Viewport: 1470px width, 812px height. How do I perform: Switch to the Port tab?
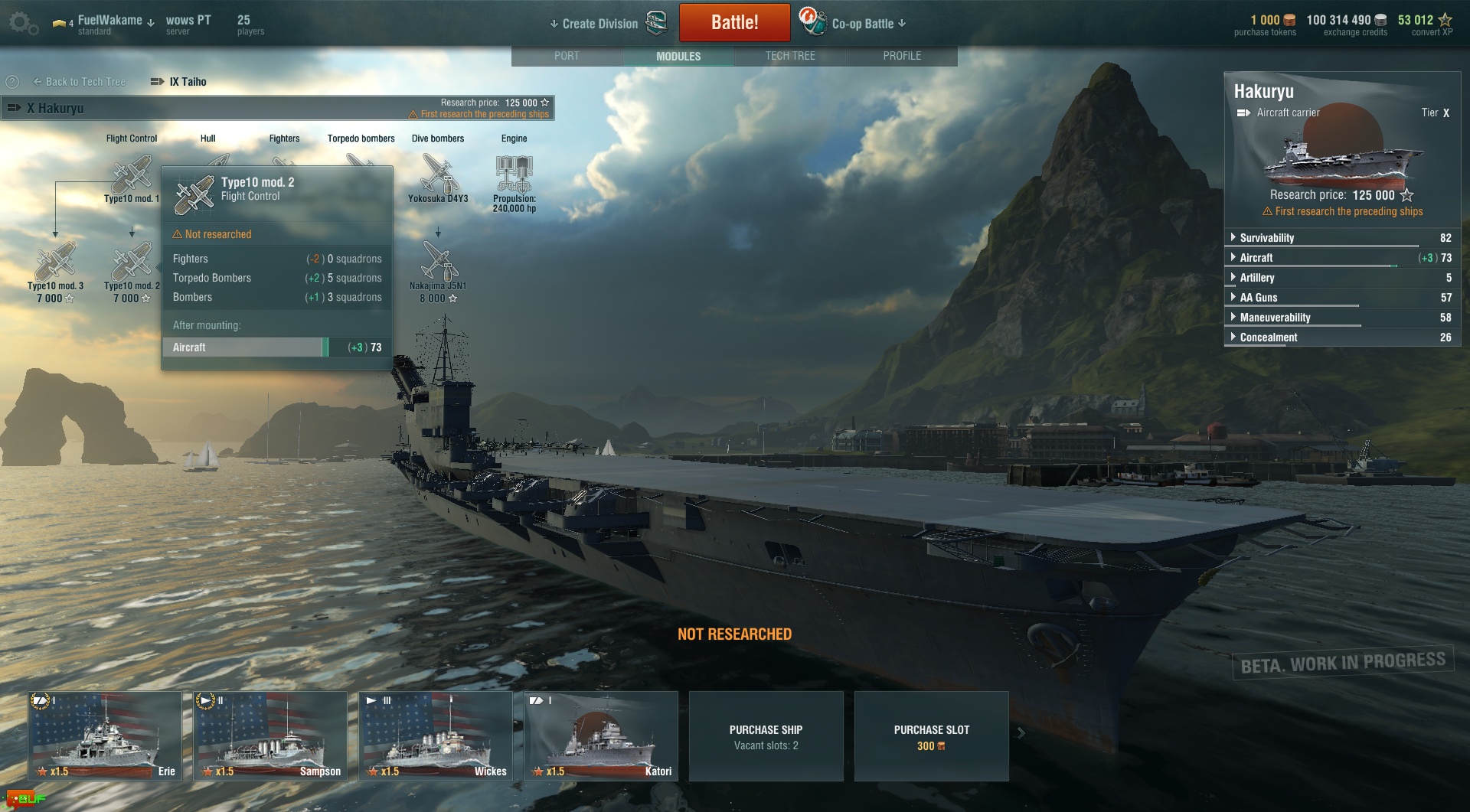[x=567, y=56]
